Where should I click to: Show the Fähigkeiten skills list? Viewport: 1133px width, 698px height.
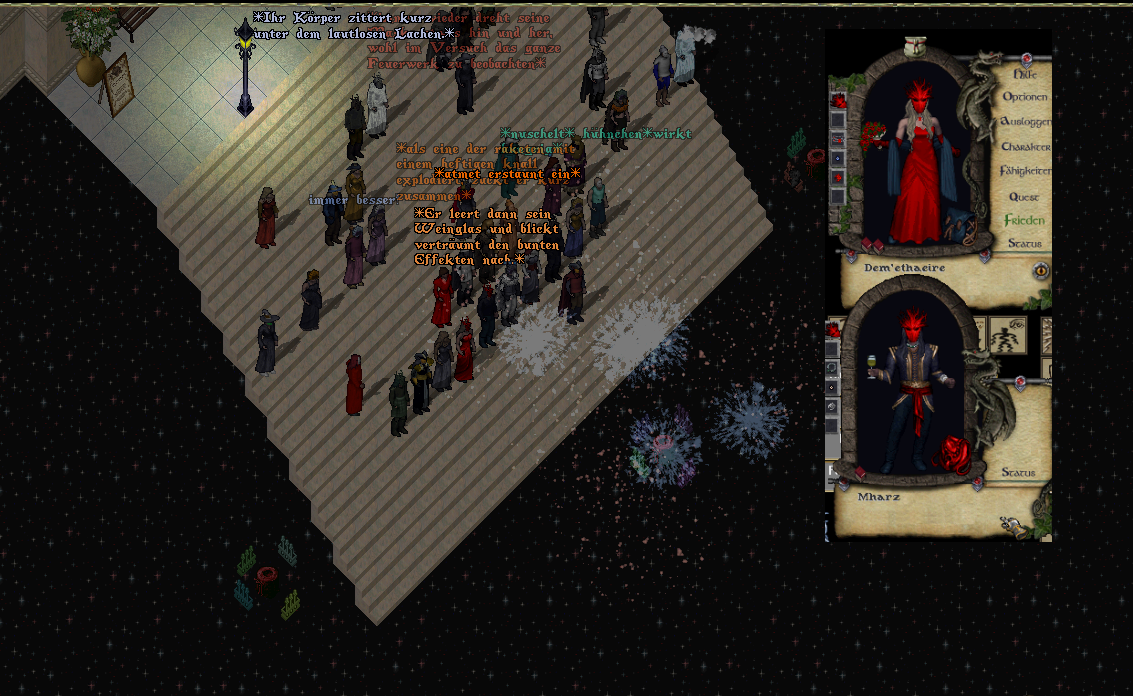coord(1025,171)
